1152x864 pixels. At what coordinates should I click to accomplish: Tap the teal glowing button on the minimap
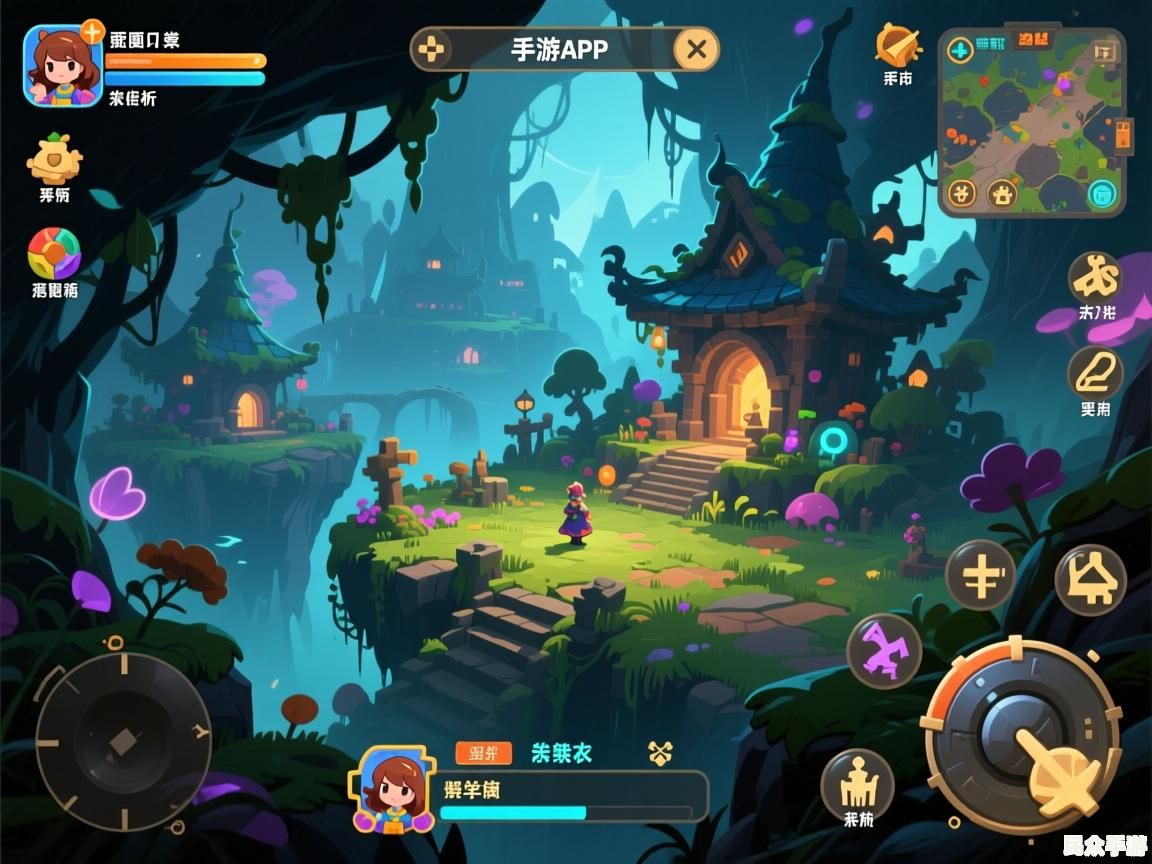click(1102, 193)
